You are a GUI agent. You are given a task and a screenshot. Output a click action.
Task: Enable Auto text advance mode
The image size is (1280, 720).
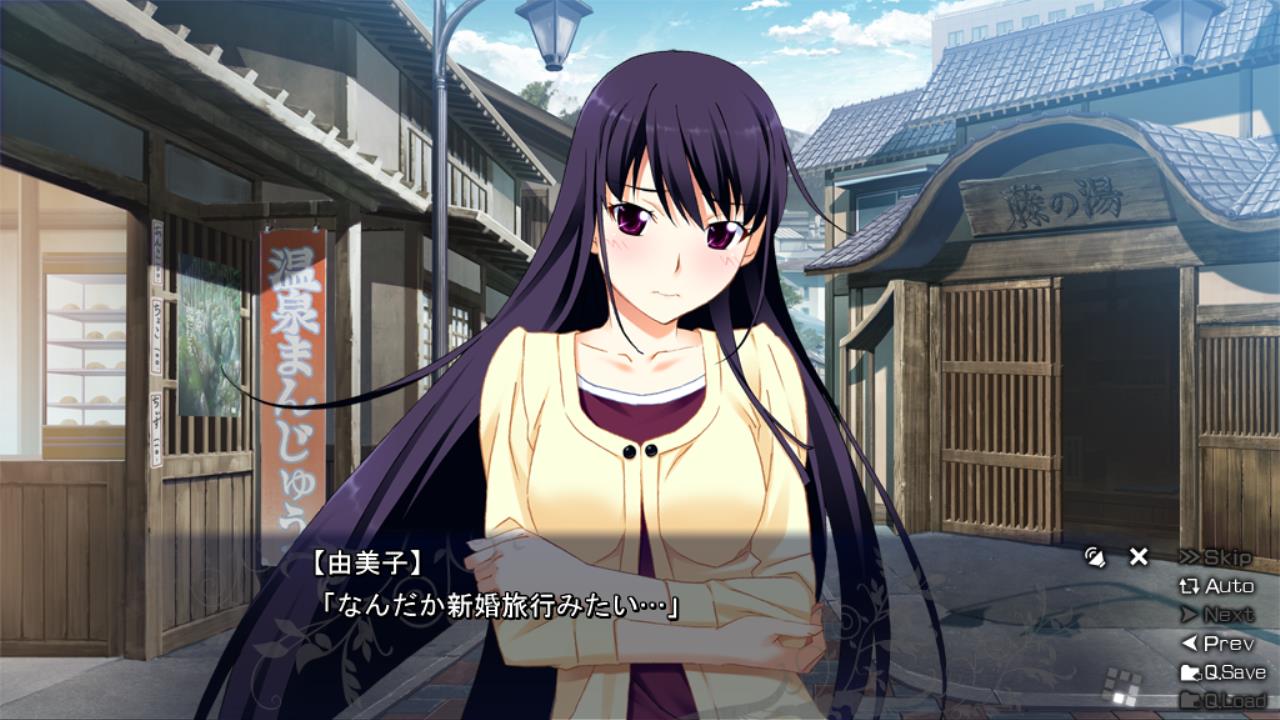[1217, 586]
